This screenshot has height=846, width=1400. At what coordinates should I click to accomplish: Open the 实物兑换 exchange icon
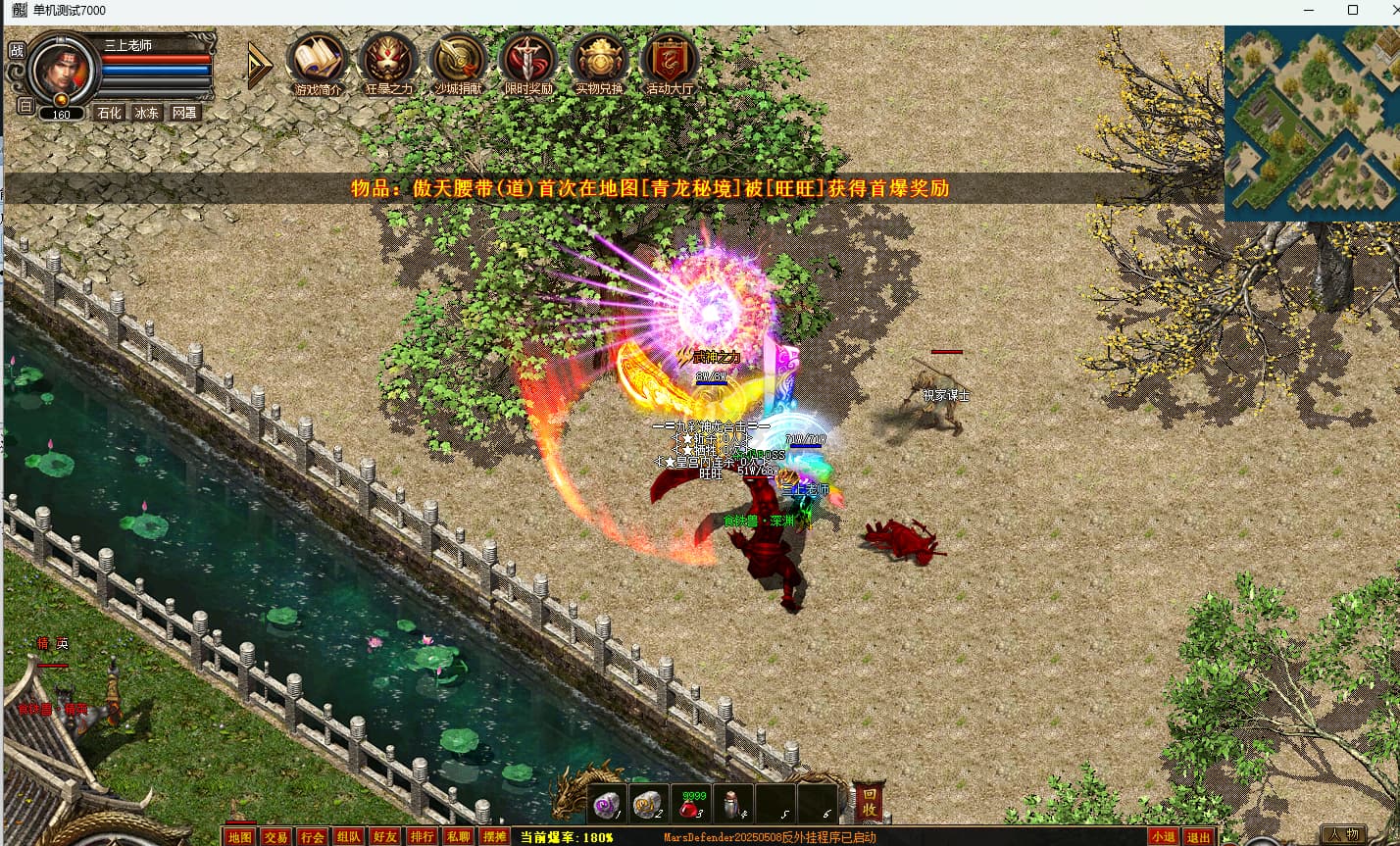(x=599, y=61)
